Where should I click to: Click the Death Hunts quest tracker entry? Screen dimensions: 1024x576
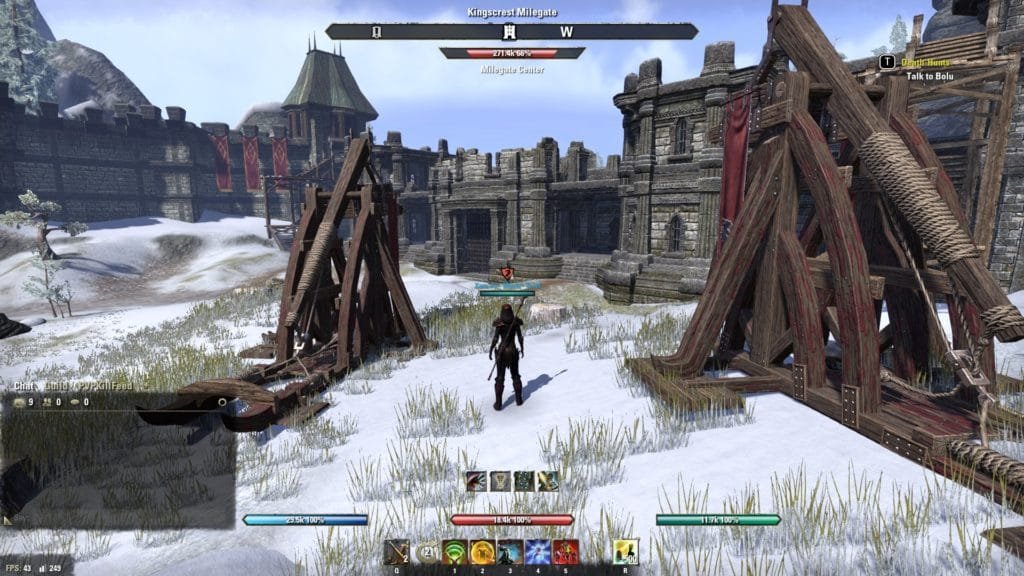click(x=926, y=62)
